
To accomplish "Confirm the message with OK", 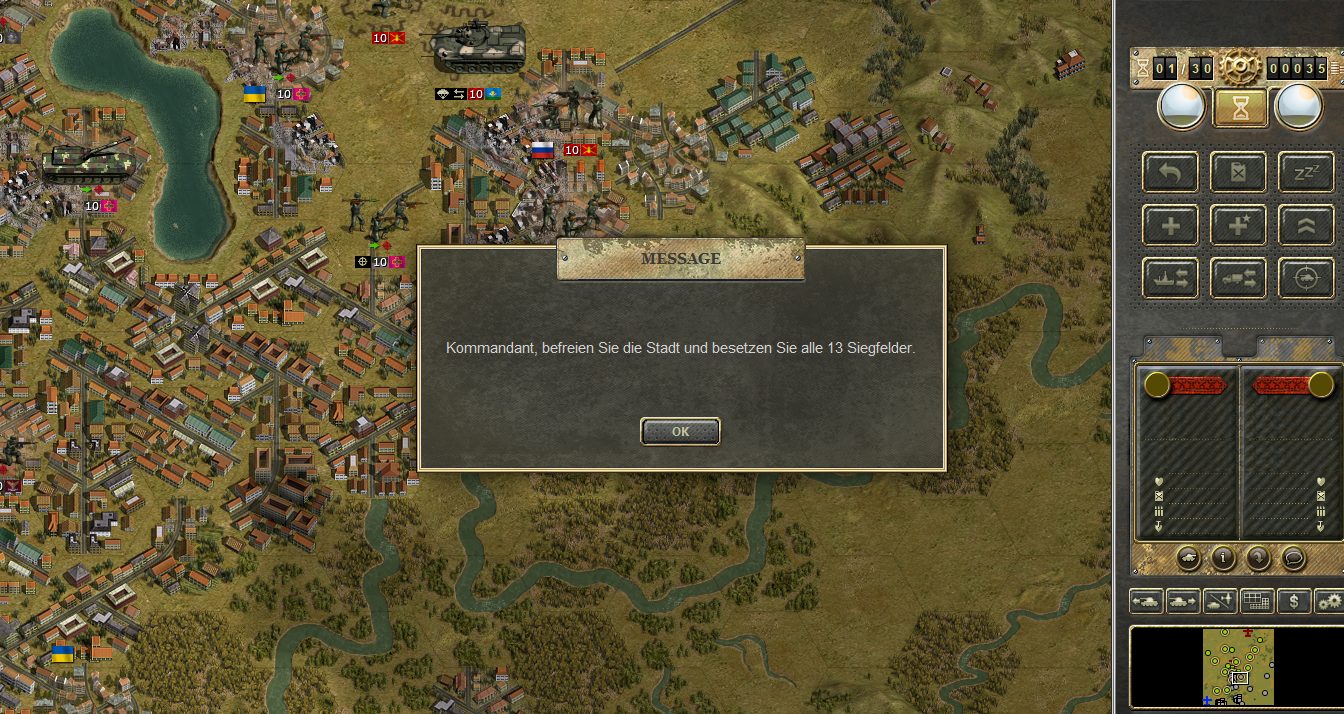I will click(x=680, y=431).
